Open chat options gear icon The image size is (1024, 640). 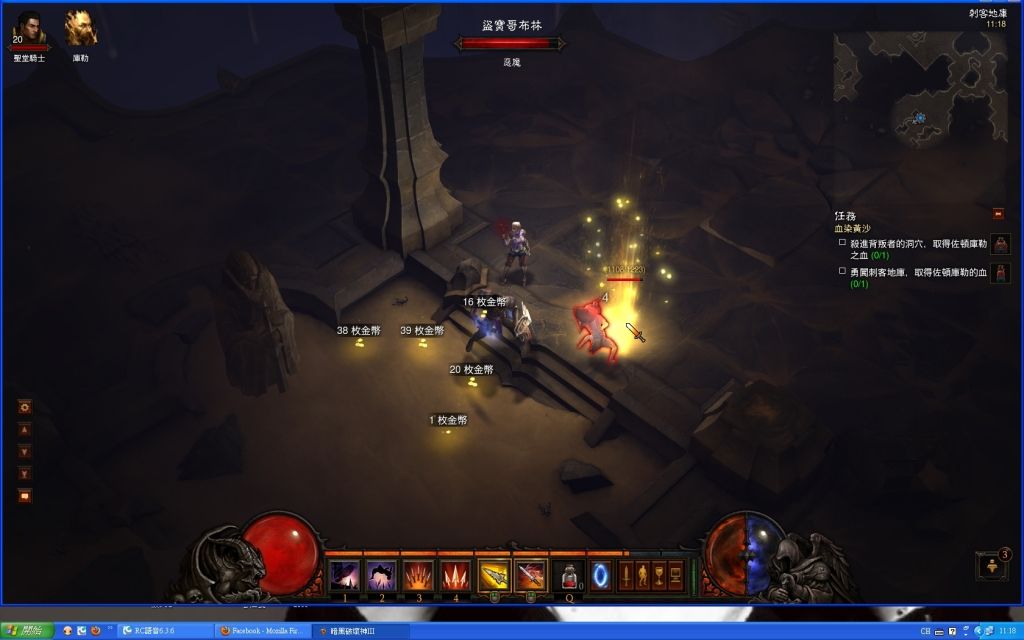[x=25, y=406]
